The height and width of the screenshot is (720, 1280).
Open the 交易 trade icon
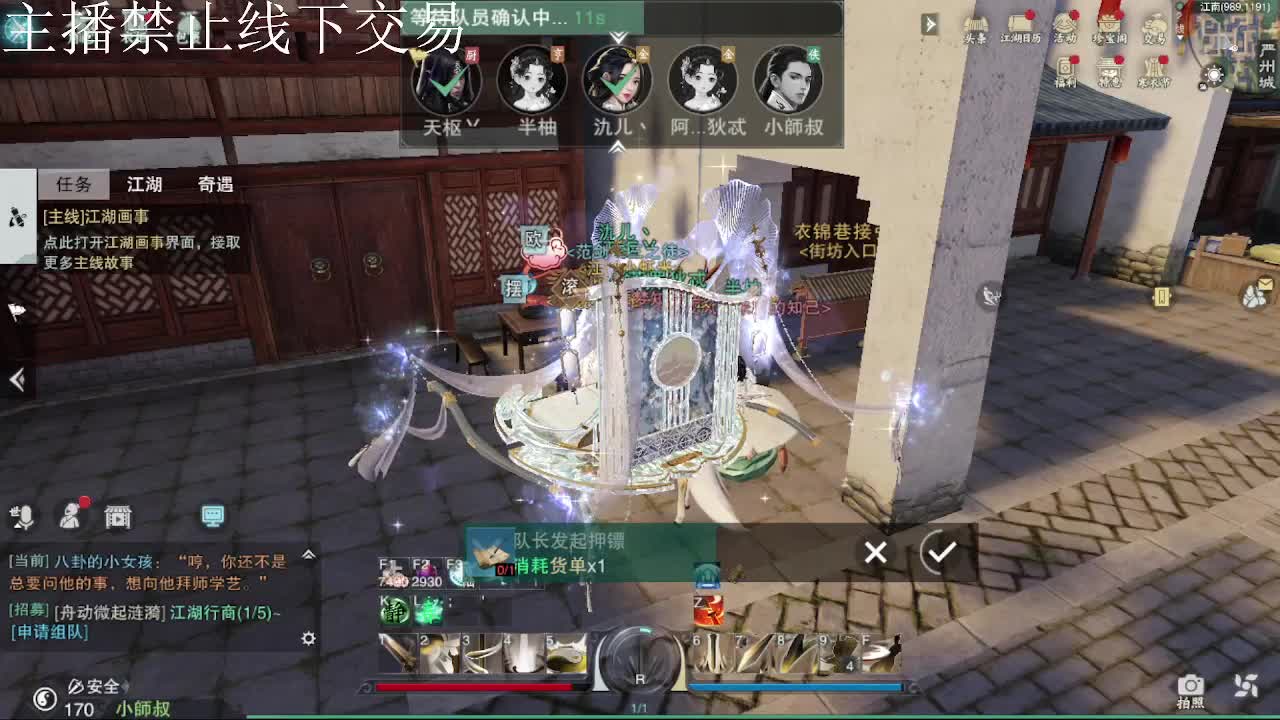click(1154, 26)
